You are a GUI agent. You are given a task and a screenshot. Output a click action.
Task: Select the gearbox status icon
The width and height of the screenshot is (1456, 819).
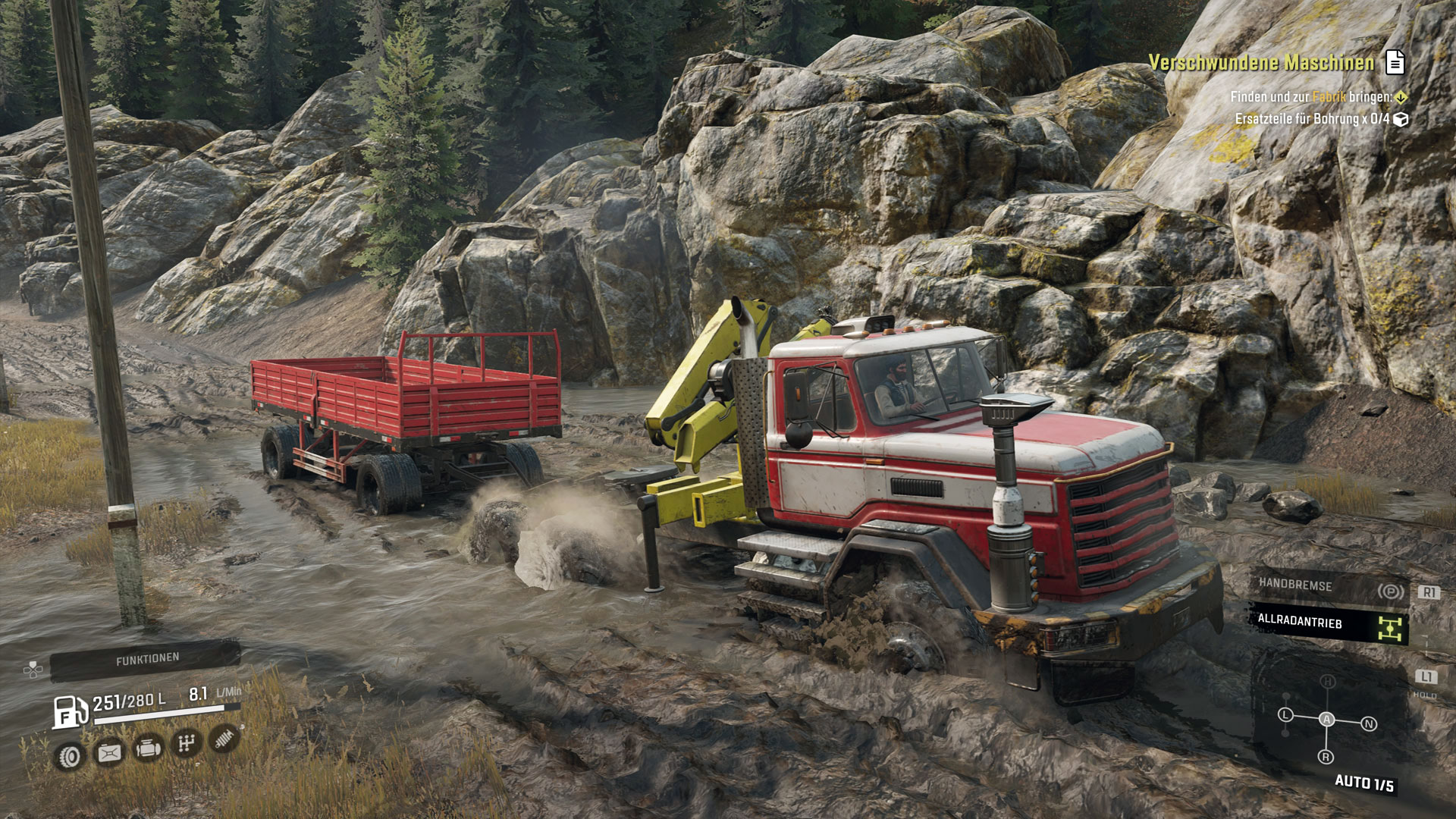pos(186,743)
